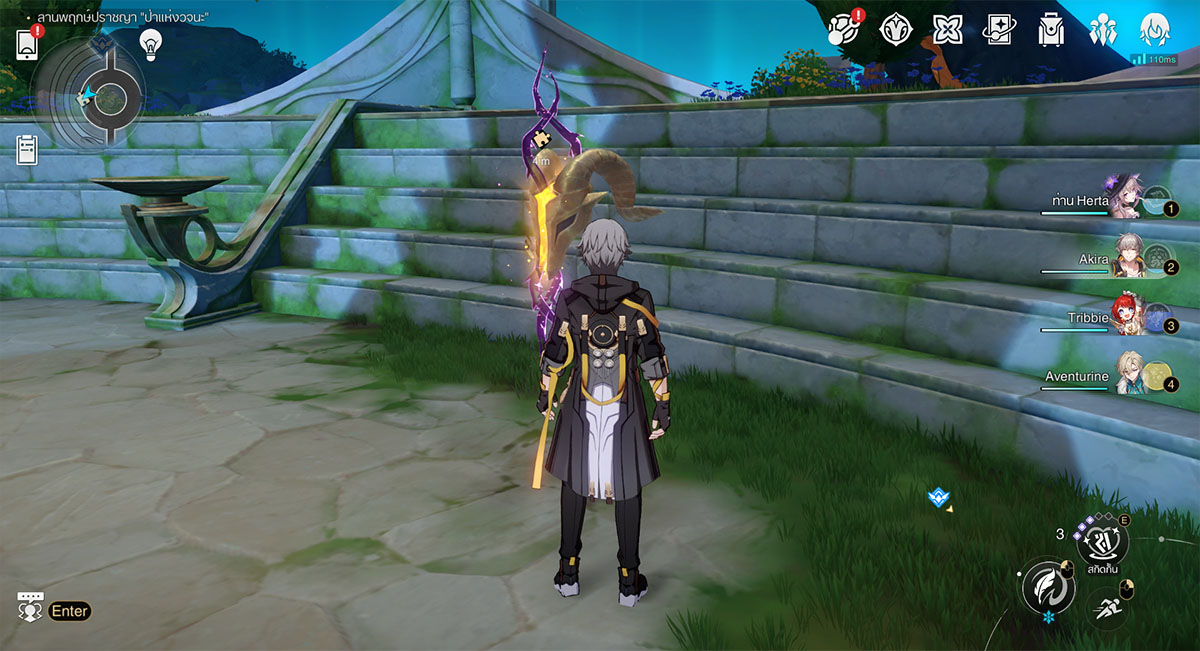Use the feather basic attack button

[1047, 586]
